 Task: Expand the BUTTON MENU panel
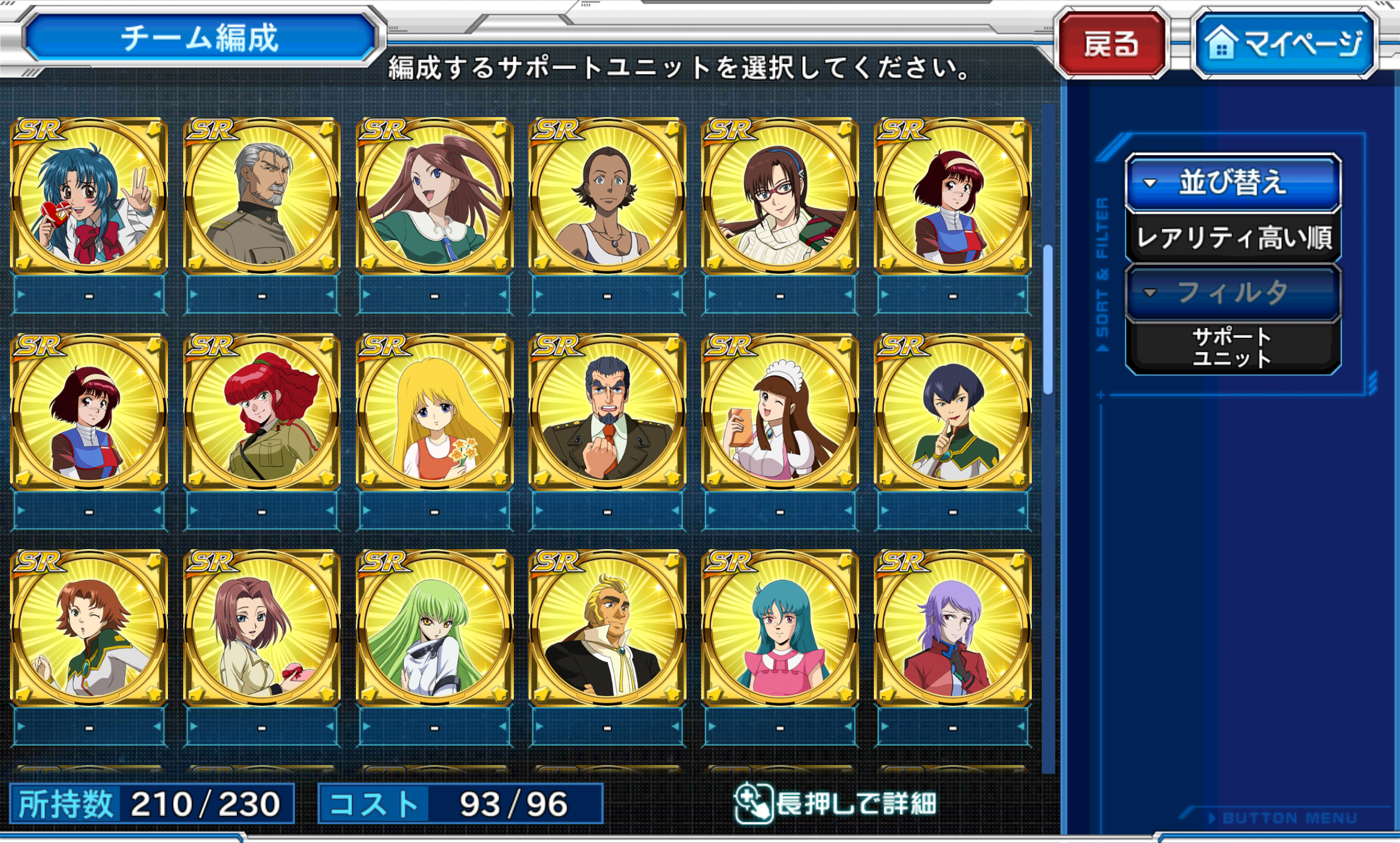[x=1282, y=818]
